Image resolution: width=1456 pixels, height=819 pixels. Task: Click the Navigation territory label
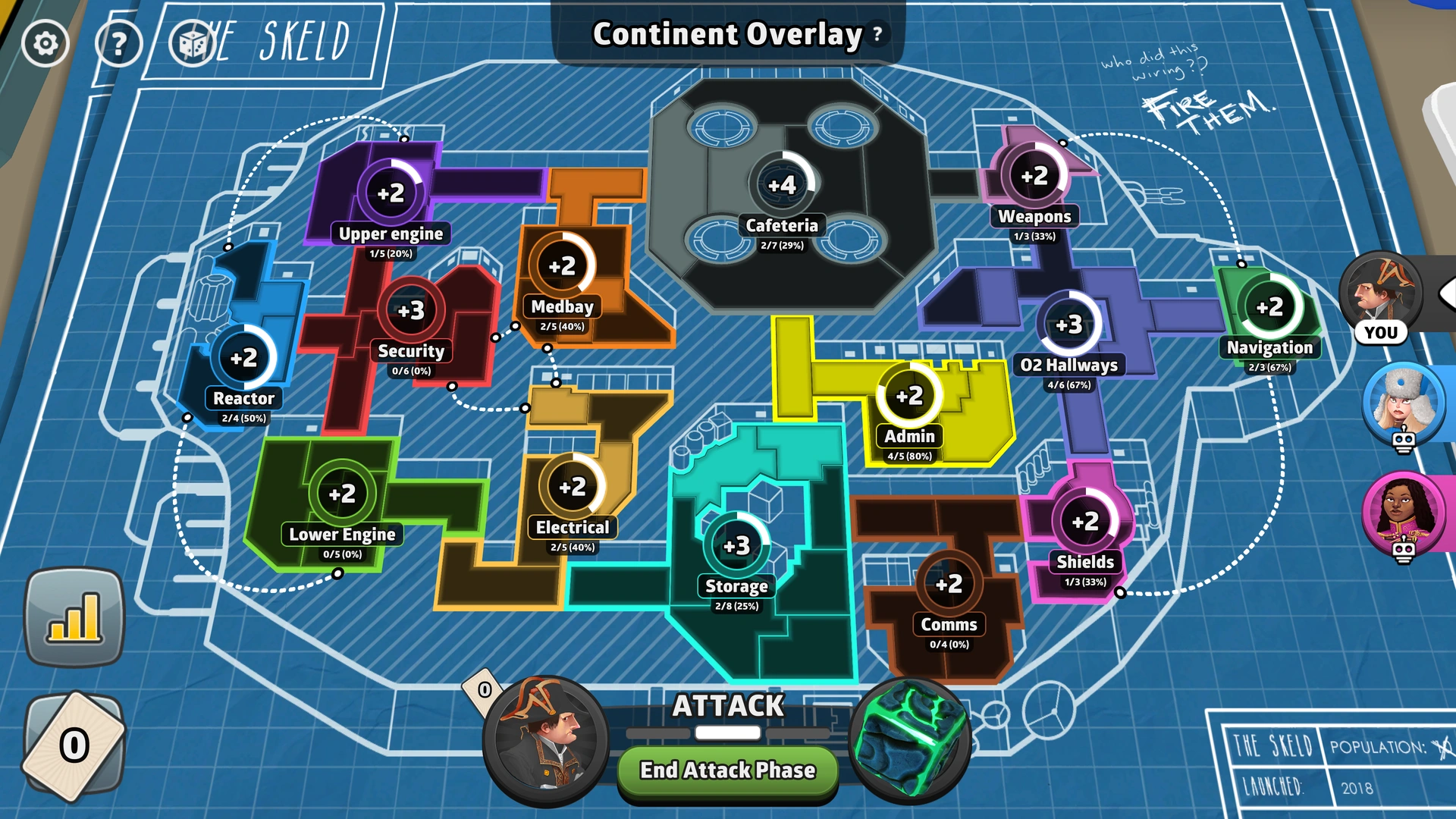tap(1270, 348)
